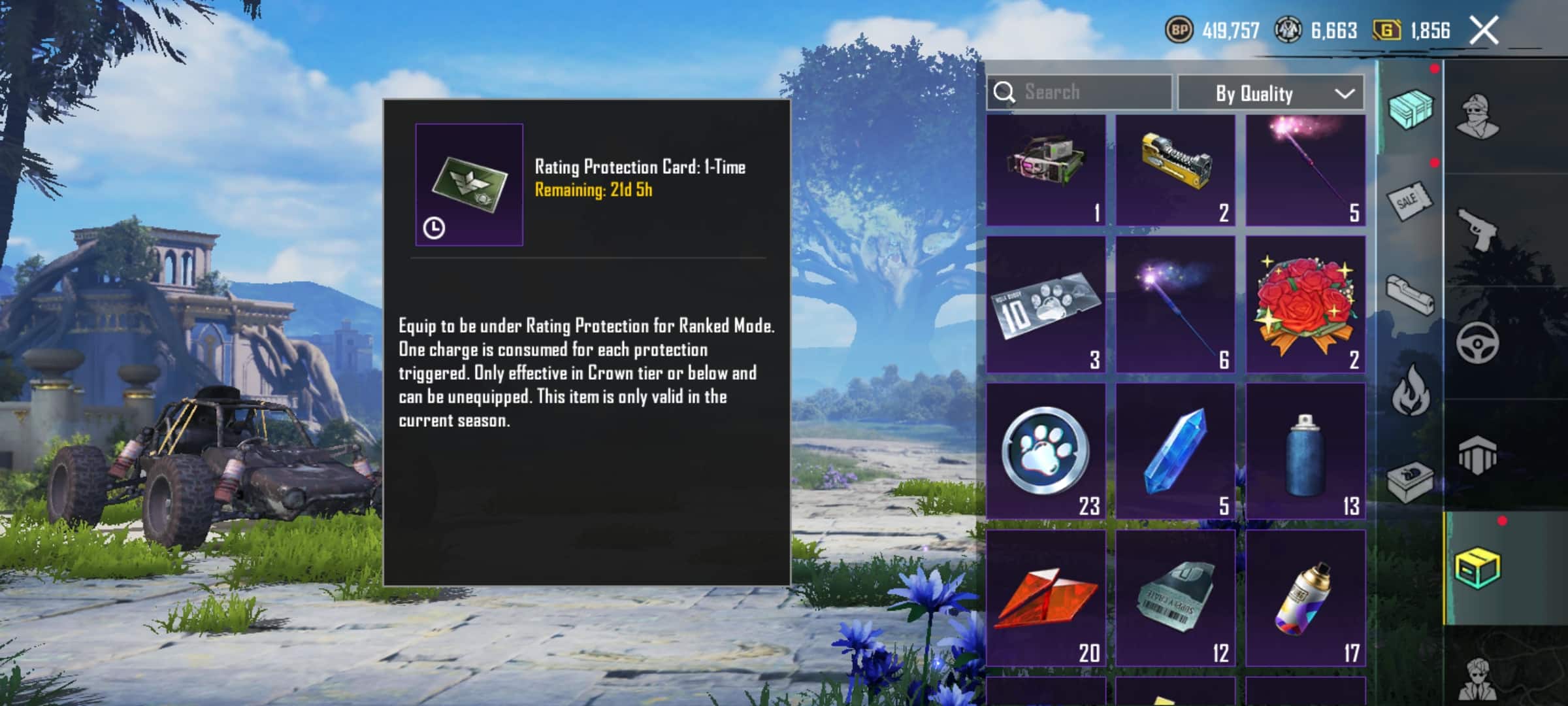
Task: Choose the purple star wand item
Action: coord(1175,305)
